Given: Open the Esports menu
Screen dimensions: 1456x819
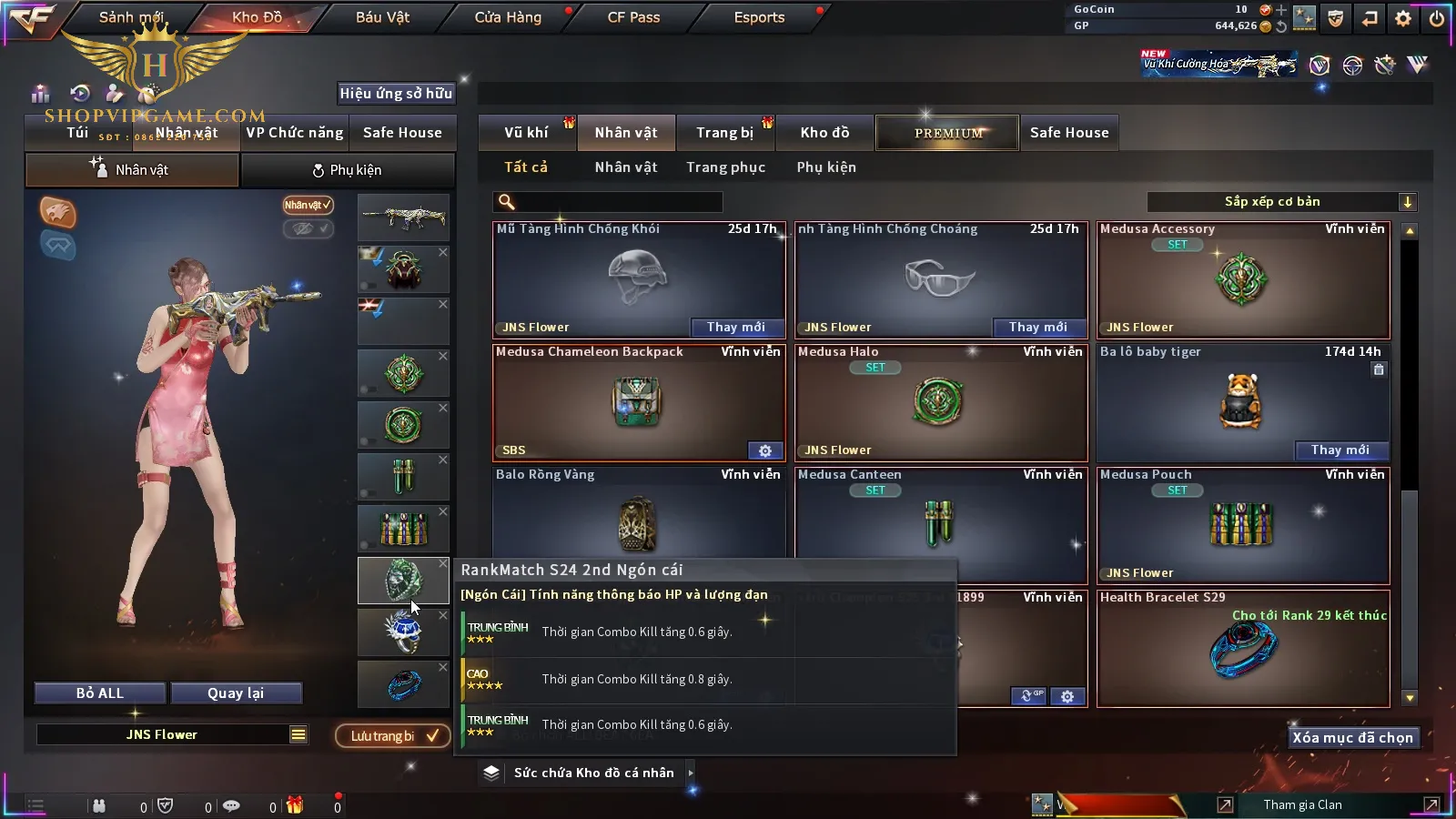Looking at the screenshot, I should (759, 17).
